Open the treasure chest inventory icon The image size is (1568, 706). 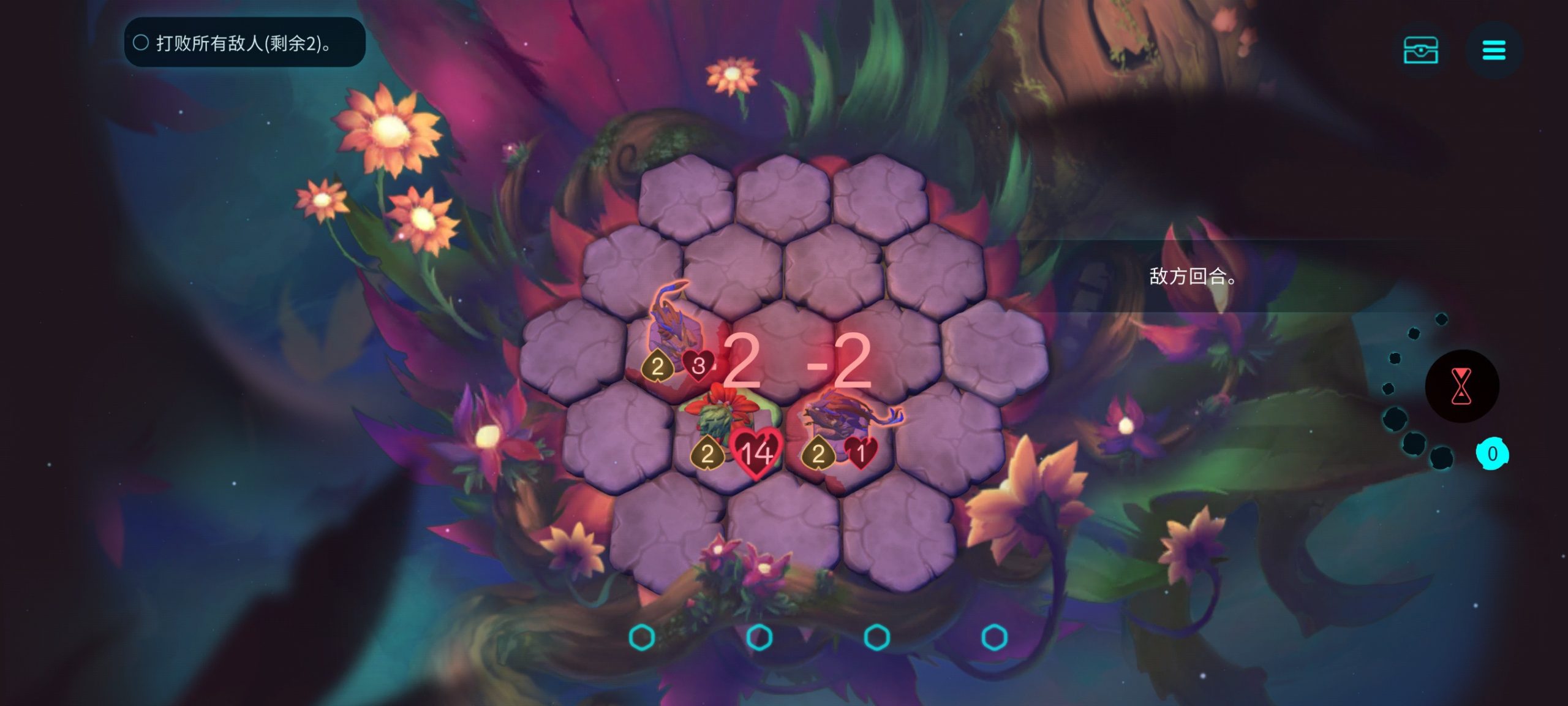[1422, 50]
